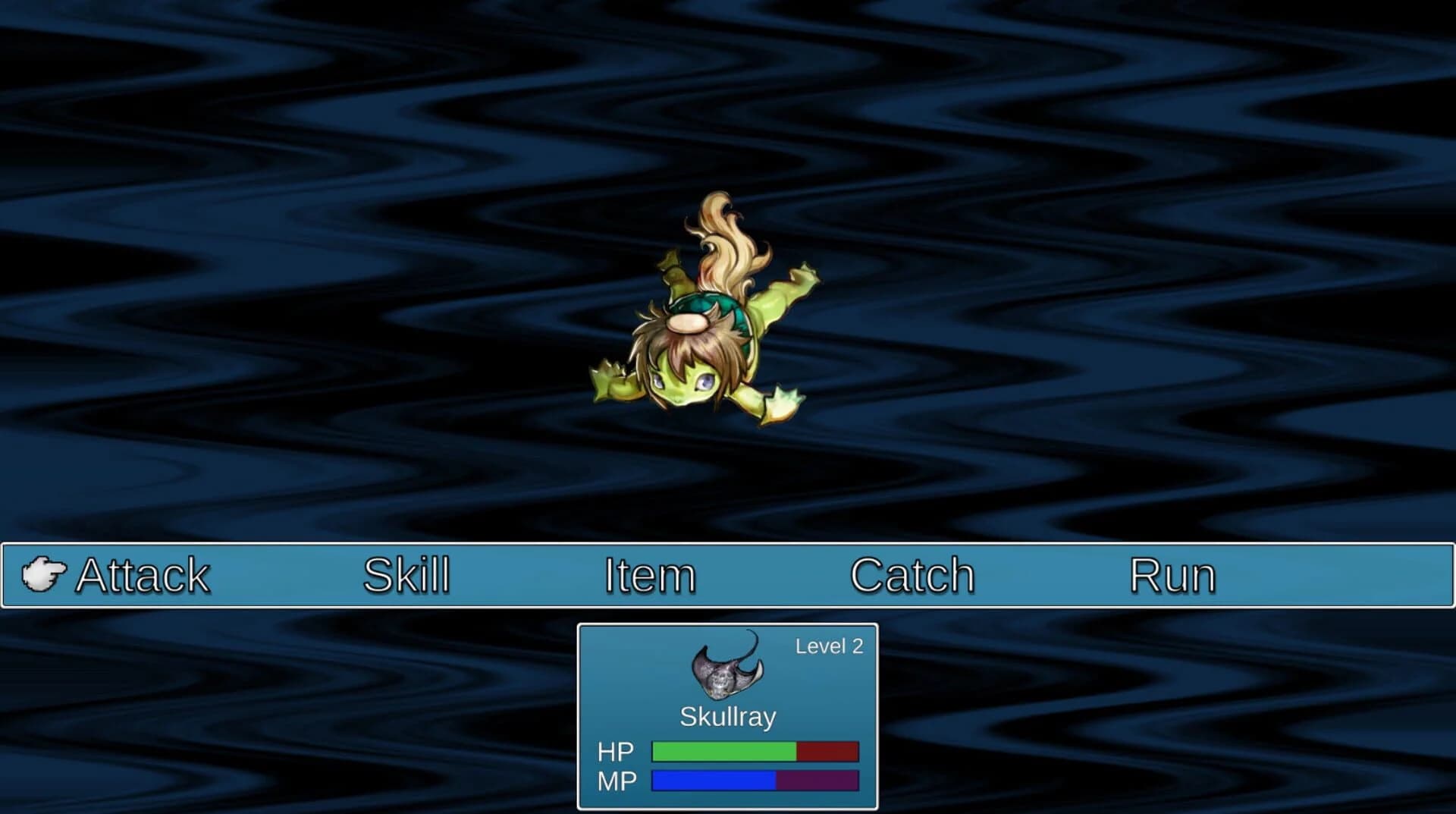Select the Run command to flee
The width and height of the screenshot is (1456, 814).
1172,575
